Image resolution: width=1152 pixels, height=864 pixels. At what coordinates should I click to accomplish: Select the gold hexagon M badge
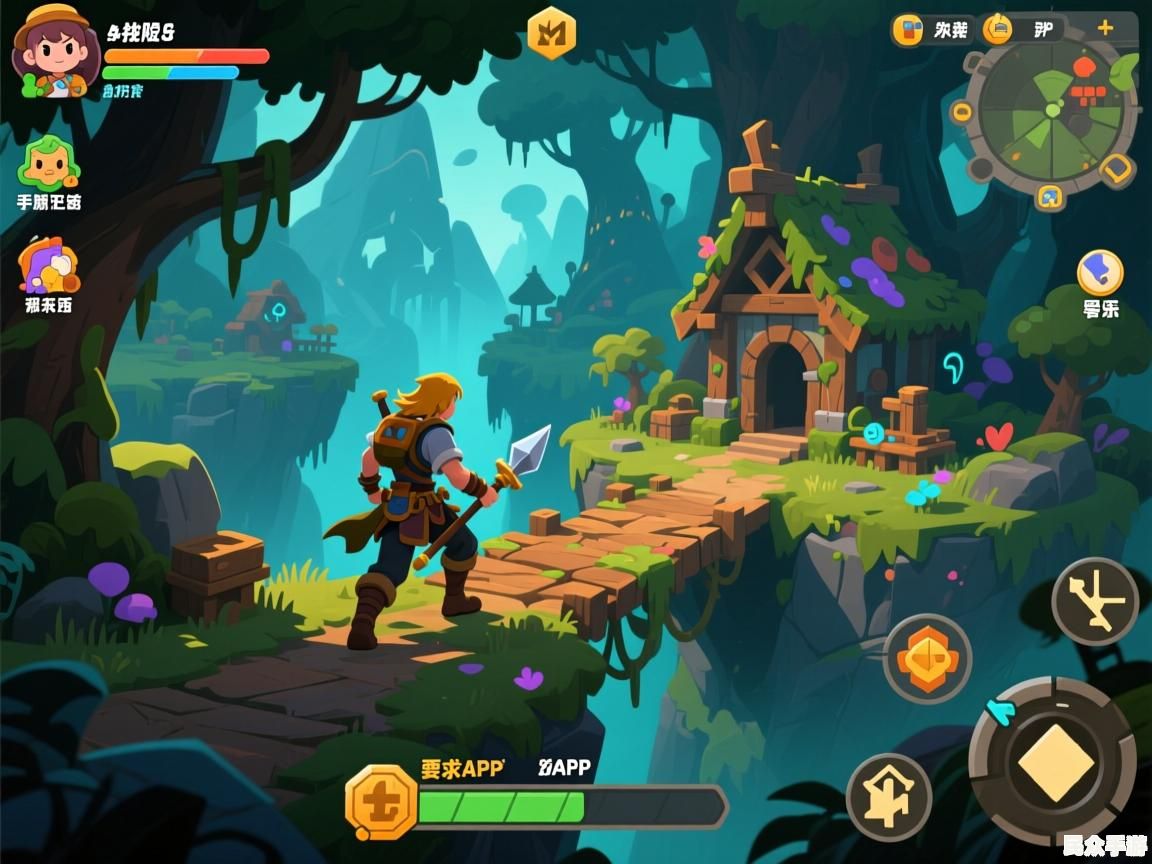point(551,33)
